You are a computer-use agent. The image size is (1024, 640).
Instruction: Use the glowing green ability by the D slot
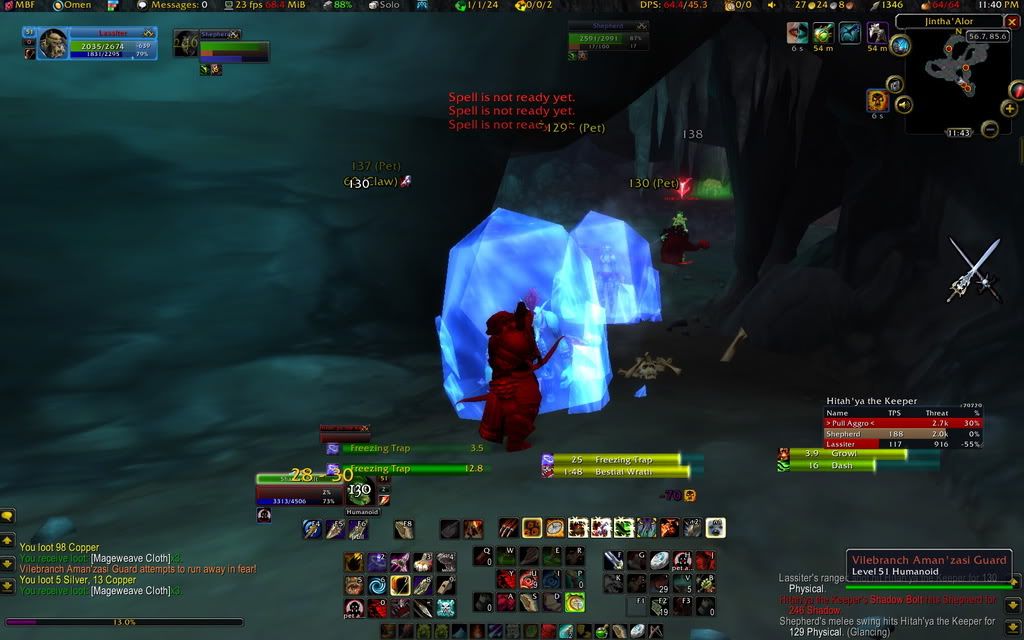tap(574, 603)
